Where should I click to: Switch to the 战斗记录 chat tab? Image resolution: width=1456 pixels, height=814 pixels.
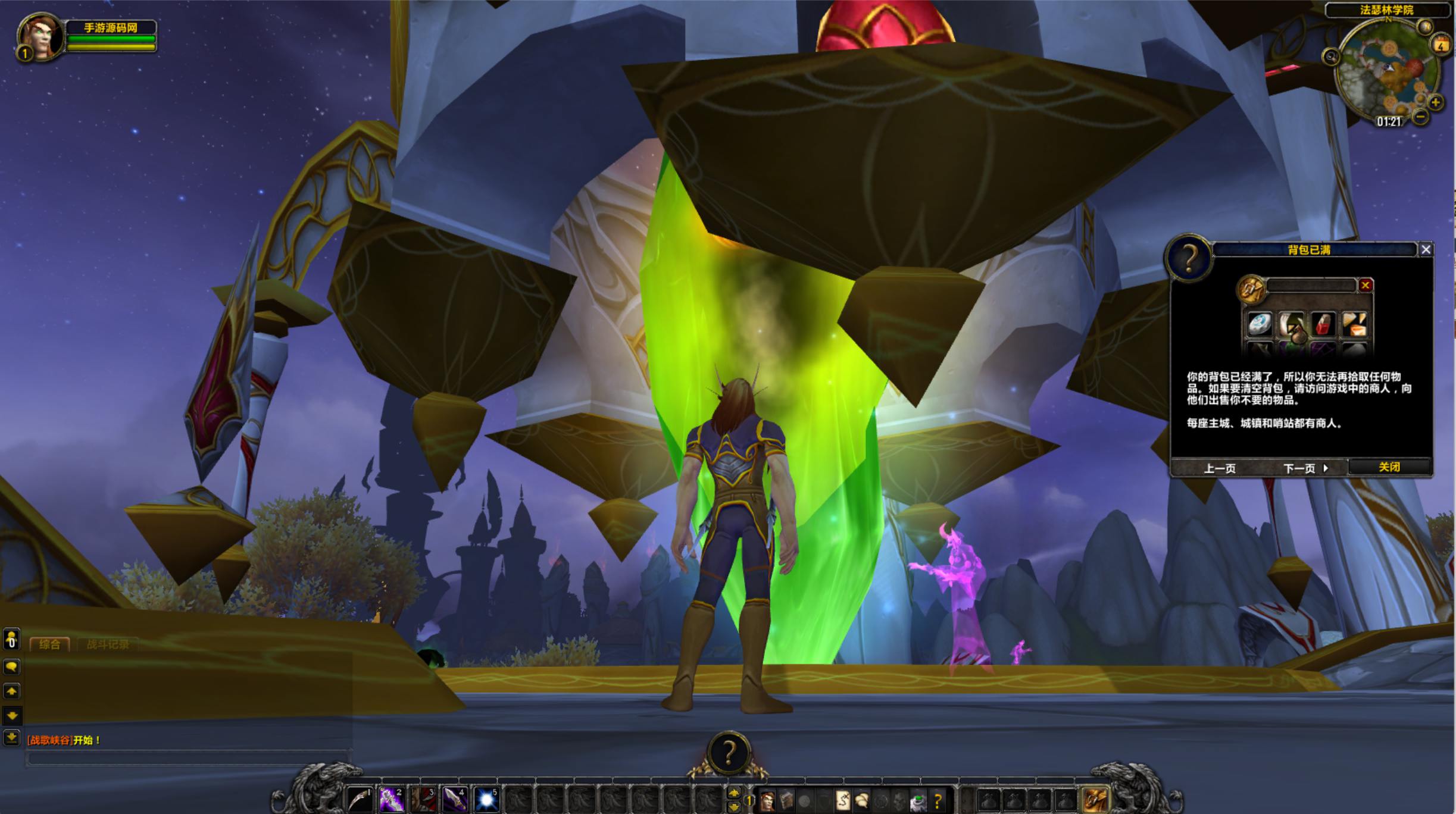tap(108, 644)
